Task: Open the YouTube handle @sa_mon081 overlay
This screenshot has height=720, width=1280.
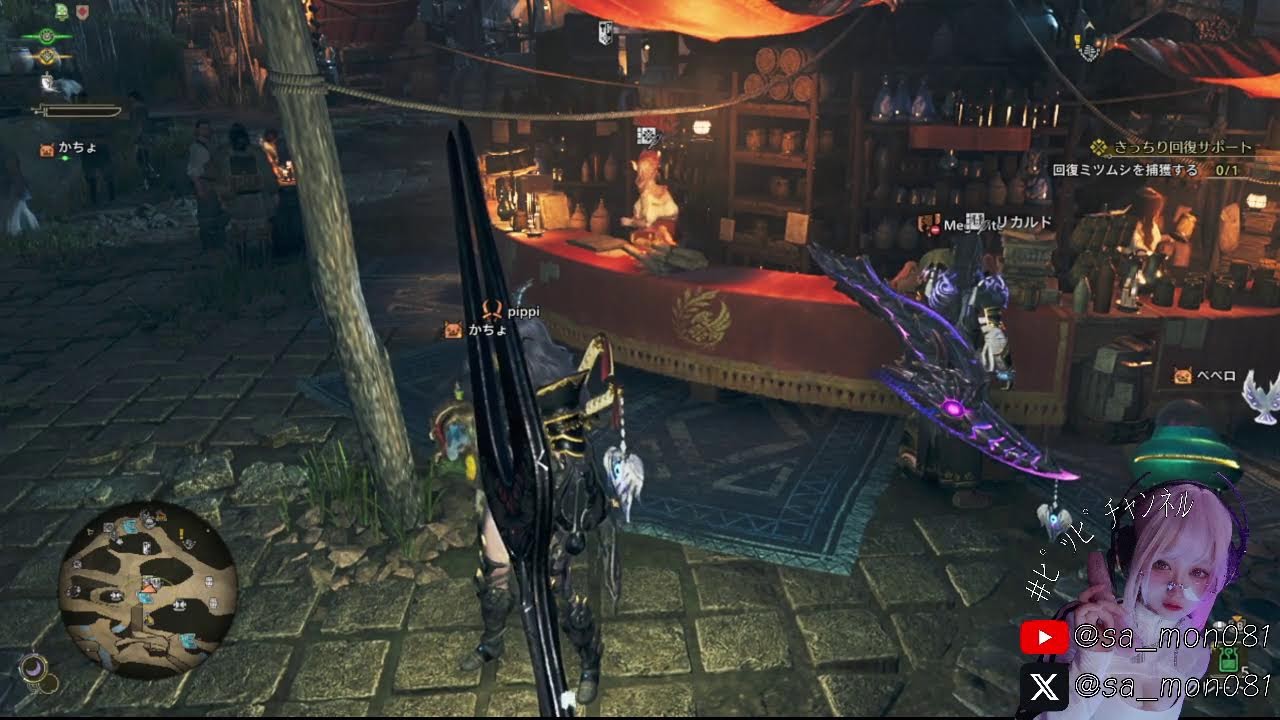Action: click(1145, 637)
